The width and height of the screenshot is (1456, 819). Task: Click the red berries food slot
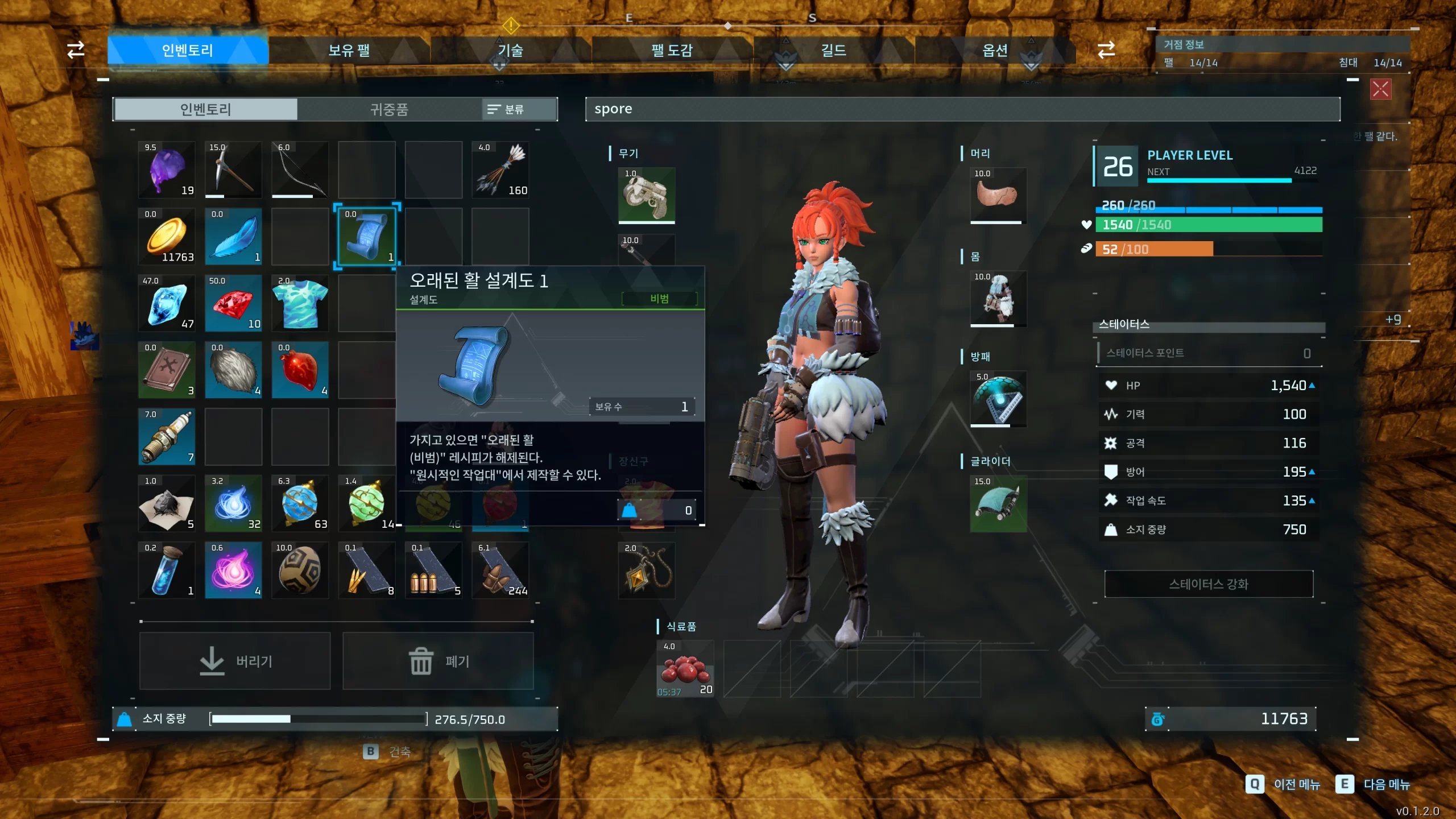point(685,669)
